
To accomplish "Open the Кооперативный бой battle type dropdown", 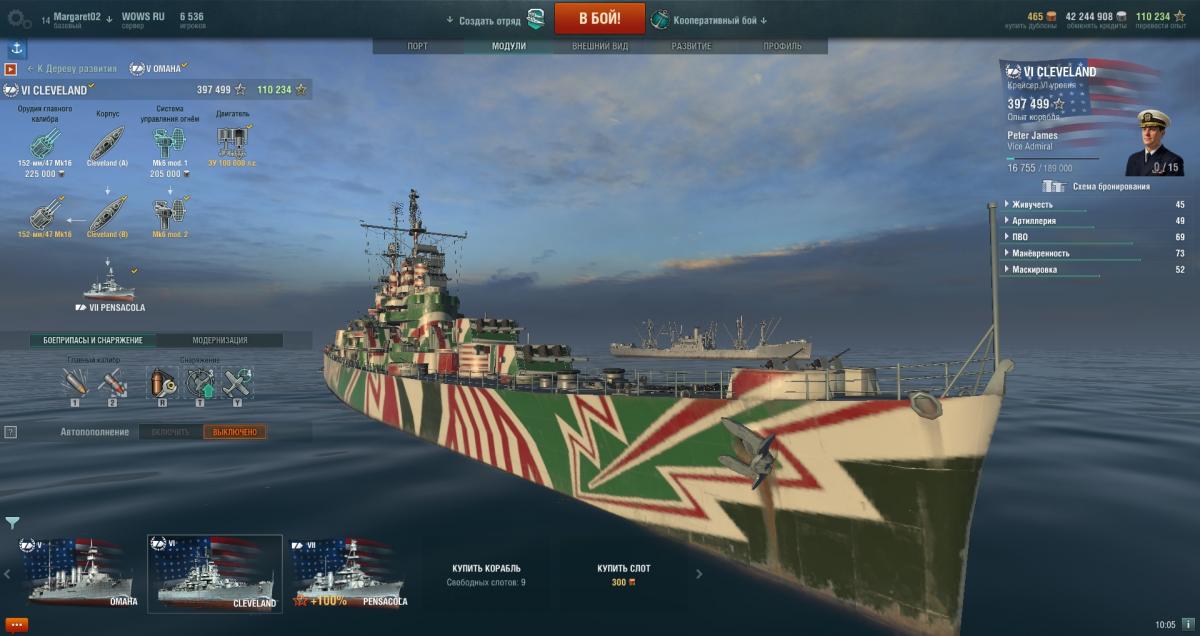I will coord(713,20).
